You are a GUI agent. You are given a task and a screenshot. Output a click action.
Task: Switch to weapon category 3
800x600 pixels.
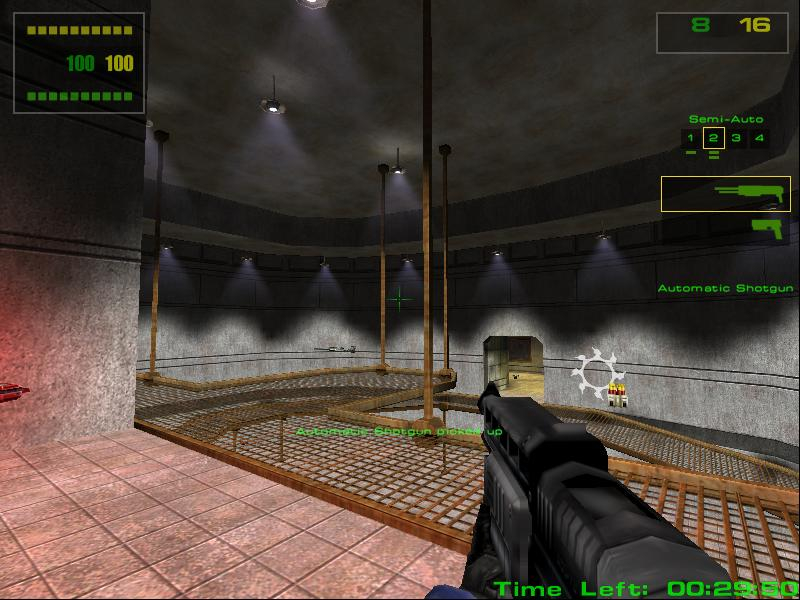coord(736,138)
